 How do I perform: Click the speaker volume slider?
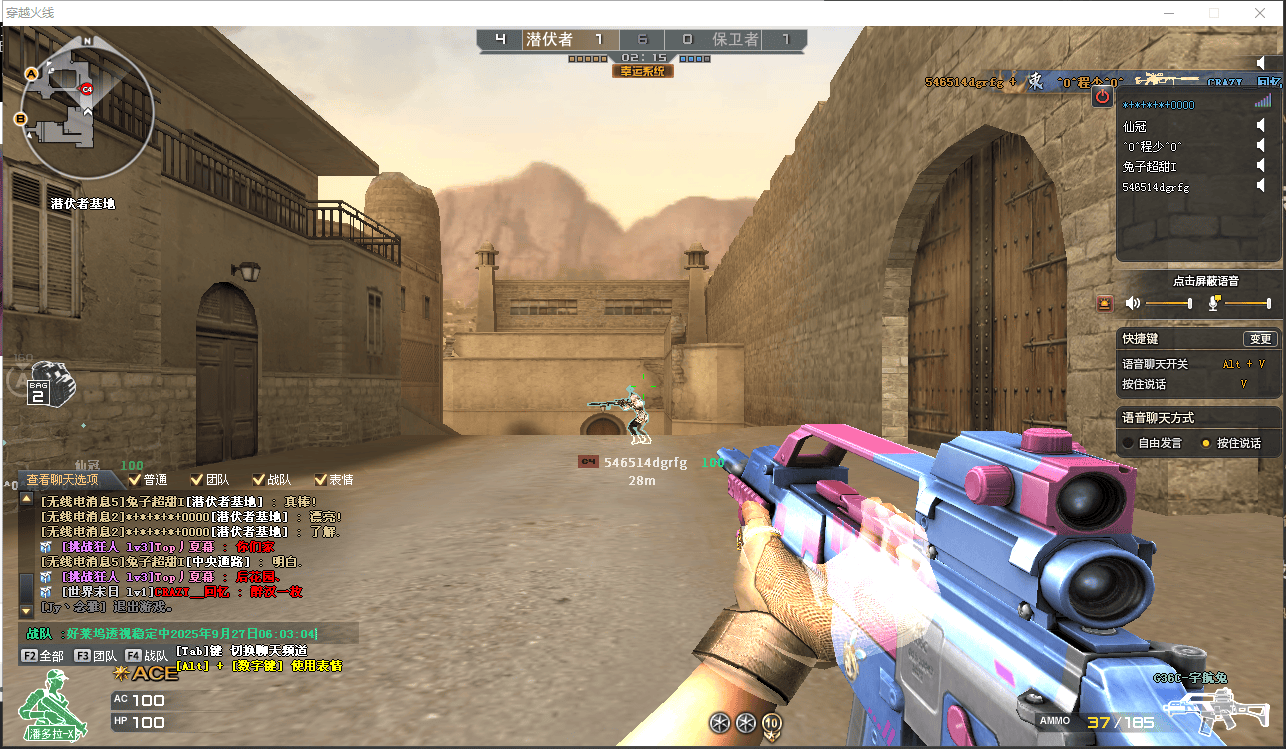[1168, 303]
